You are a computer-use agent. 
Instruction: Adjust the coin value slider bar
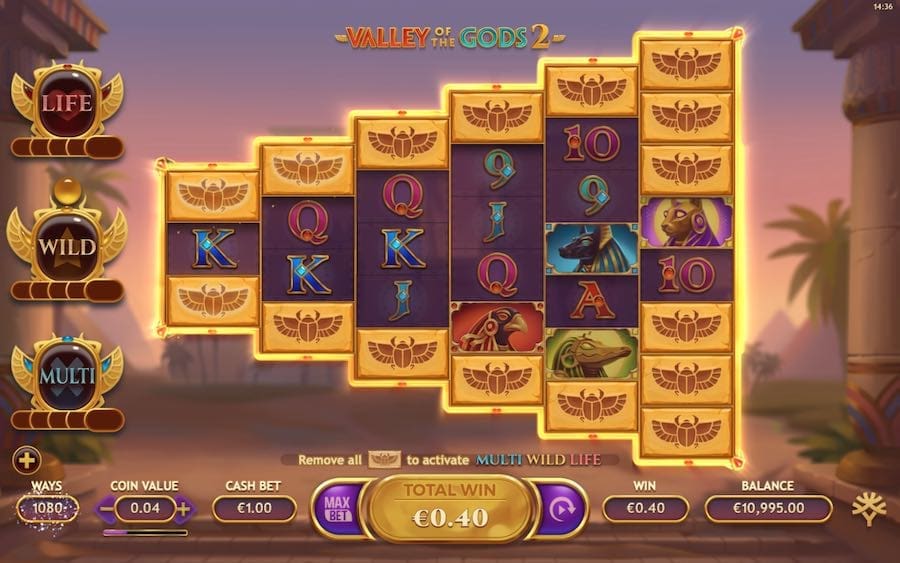[144, 532]
